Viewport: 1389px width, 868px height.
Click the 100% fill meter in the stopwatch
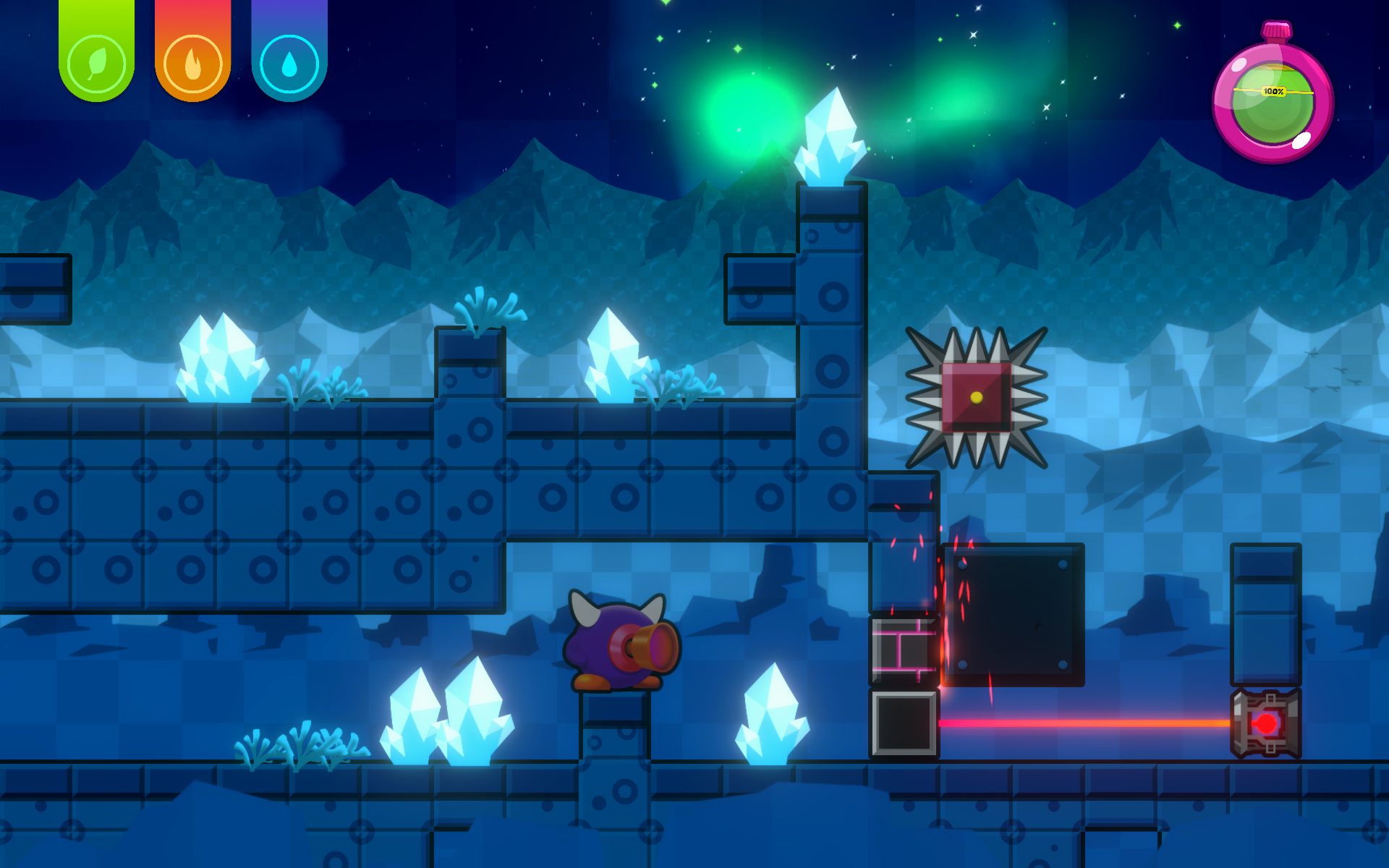pos(1273,91)
